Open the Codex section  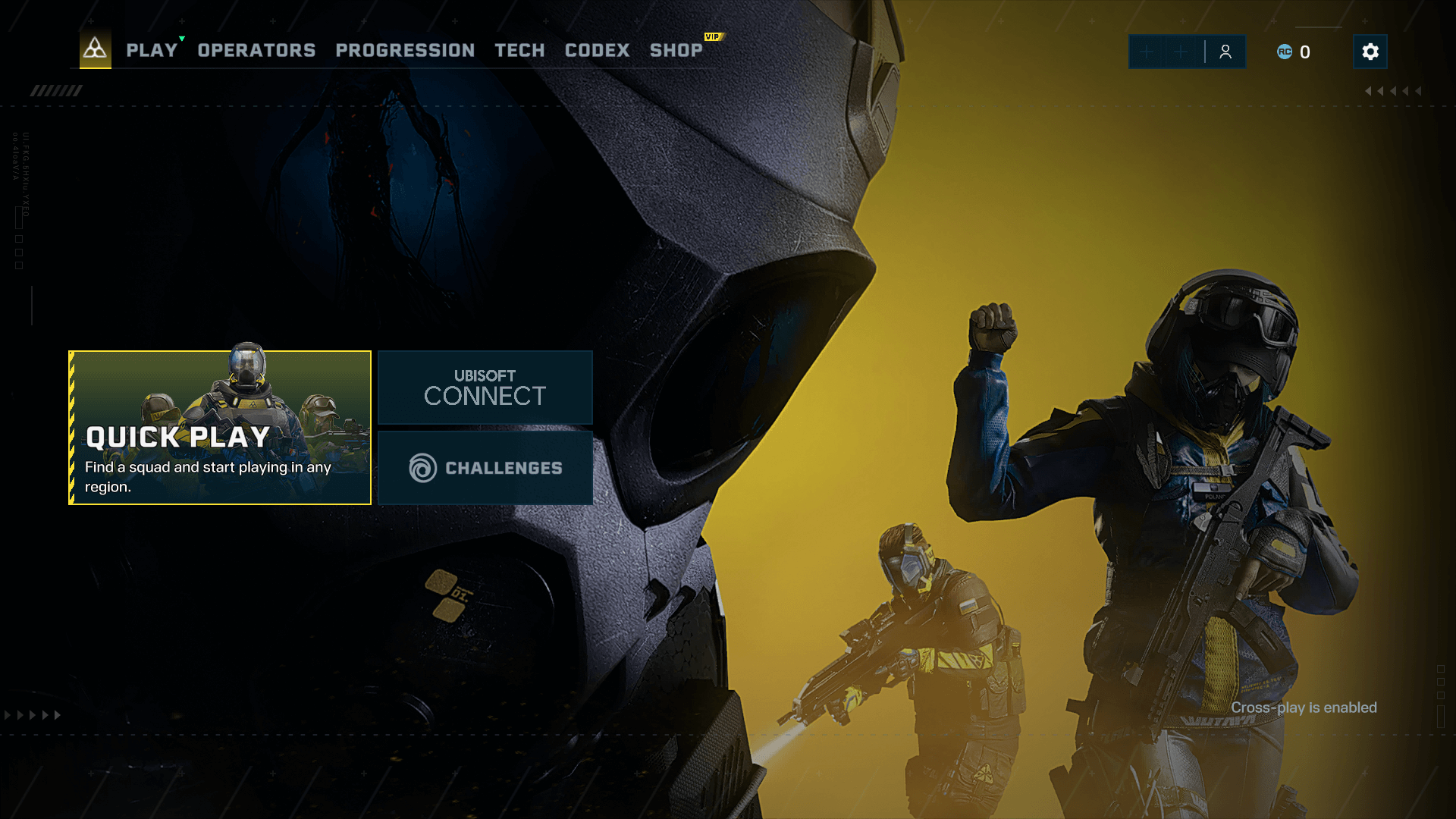[x=597, y=50]
